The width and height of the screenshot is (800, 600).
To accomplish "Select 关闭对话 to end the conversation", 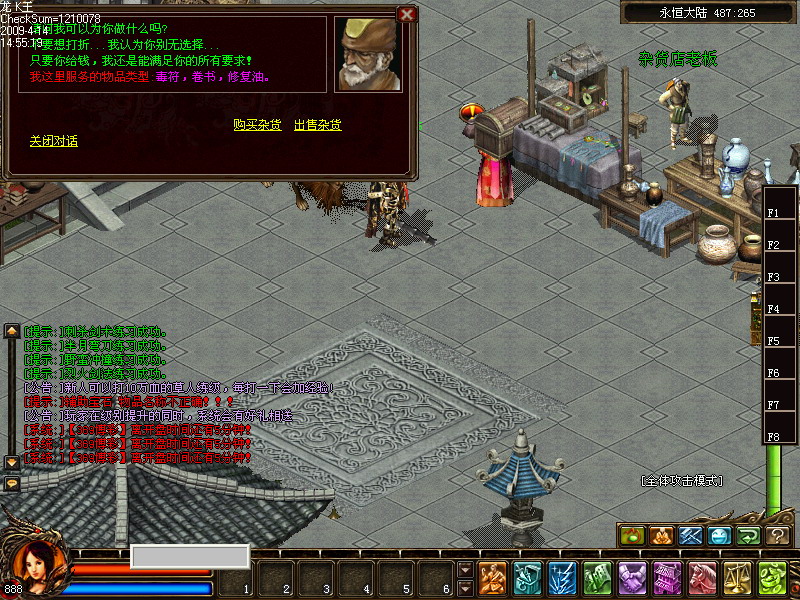I will click(53, 141).
